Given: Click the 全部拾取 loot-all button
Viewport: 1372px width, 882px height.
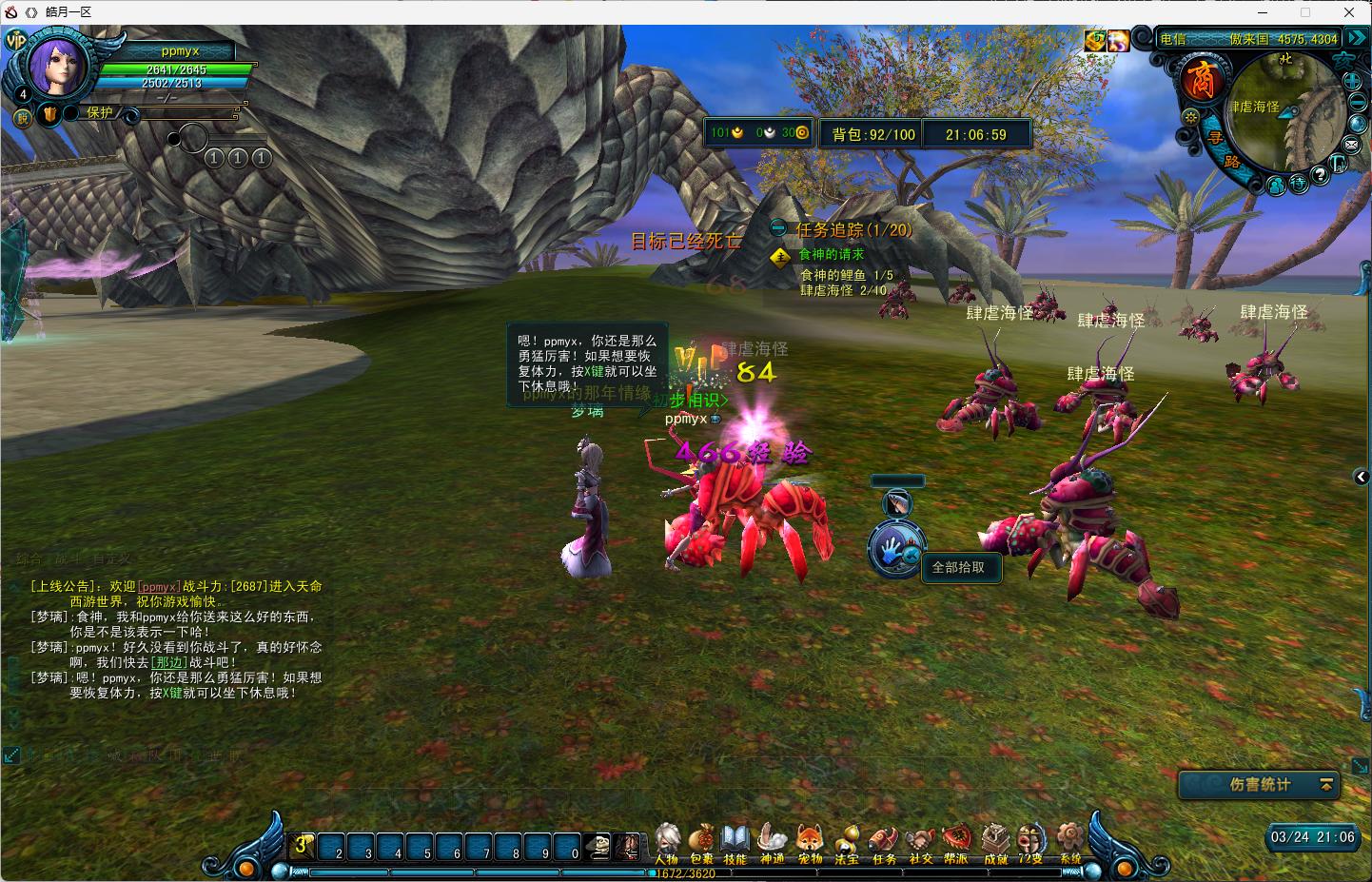Looking at the screenshot, I should point(959,567).
